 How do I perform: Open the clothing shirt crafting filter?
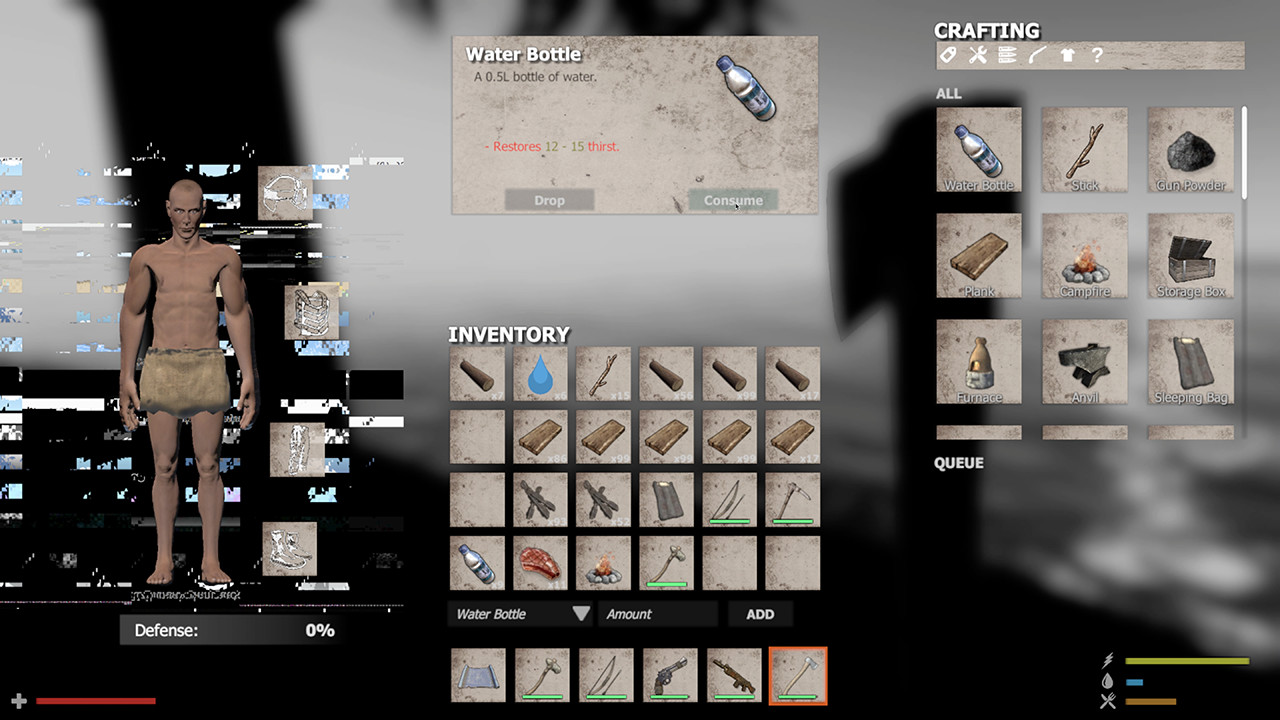1067,55
